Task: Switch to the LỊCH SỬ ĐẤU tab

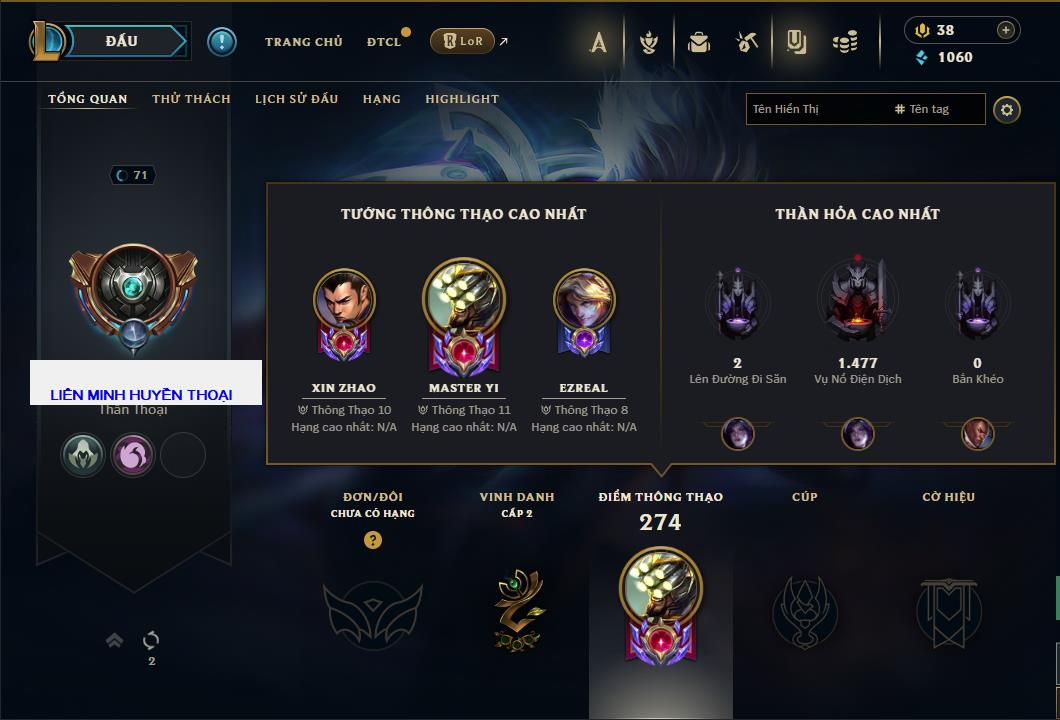Action: [296, 99]
